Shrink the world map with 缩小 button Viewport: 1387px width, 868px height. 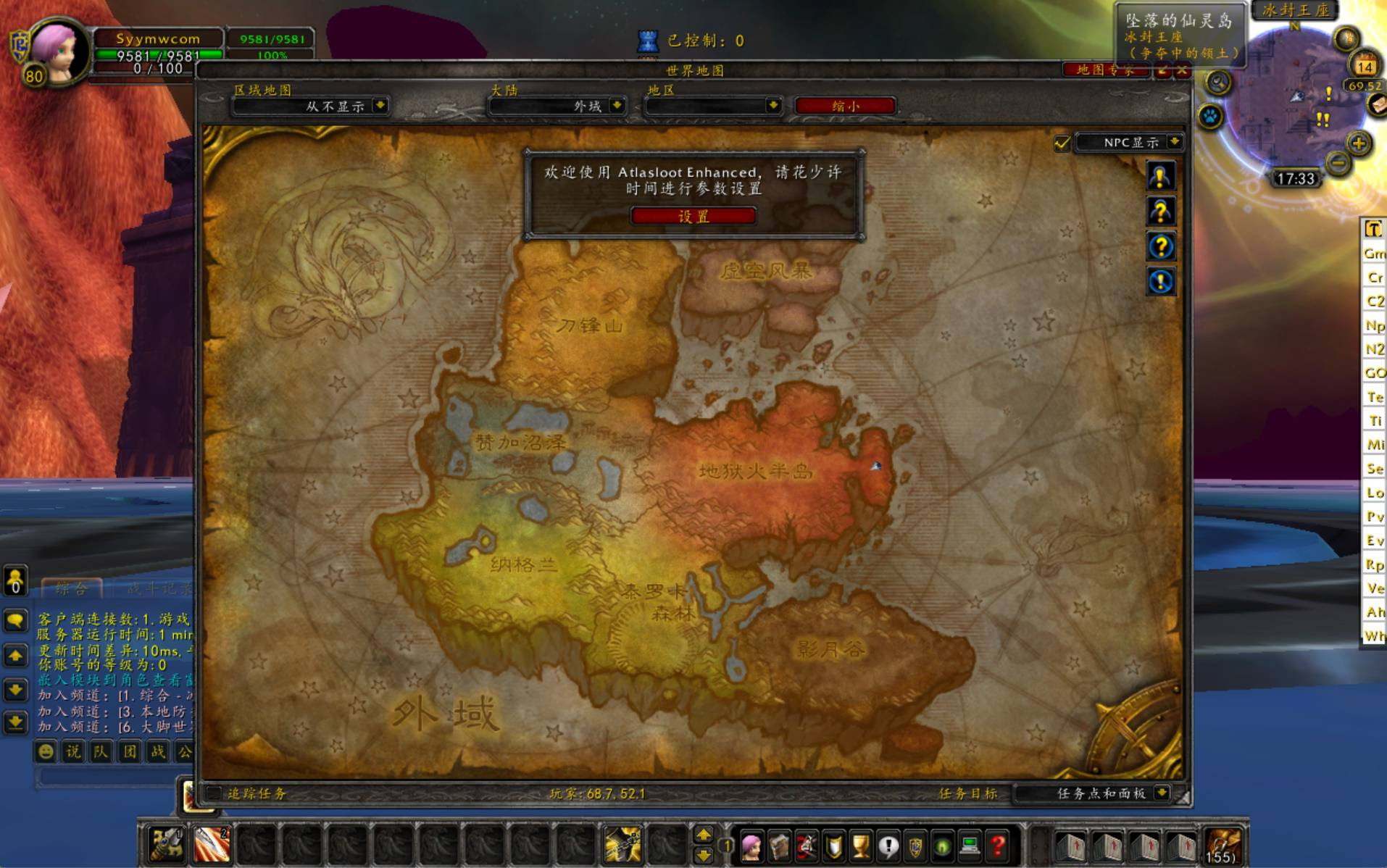click(845, 106)
